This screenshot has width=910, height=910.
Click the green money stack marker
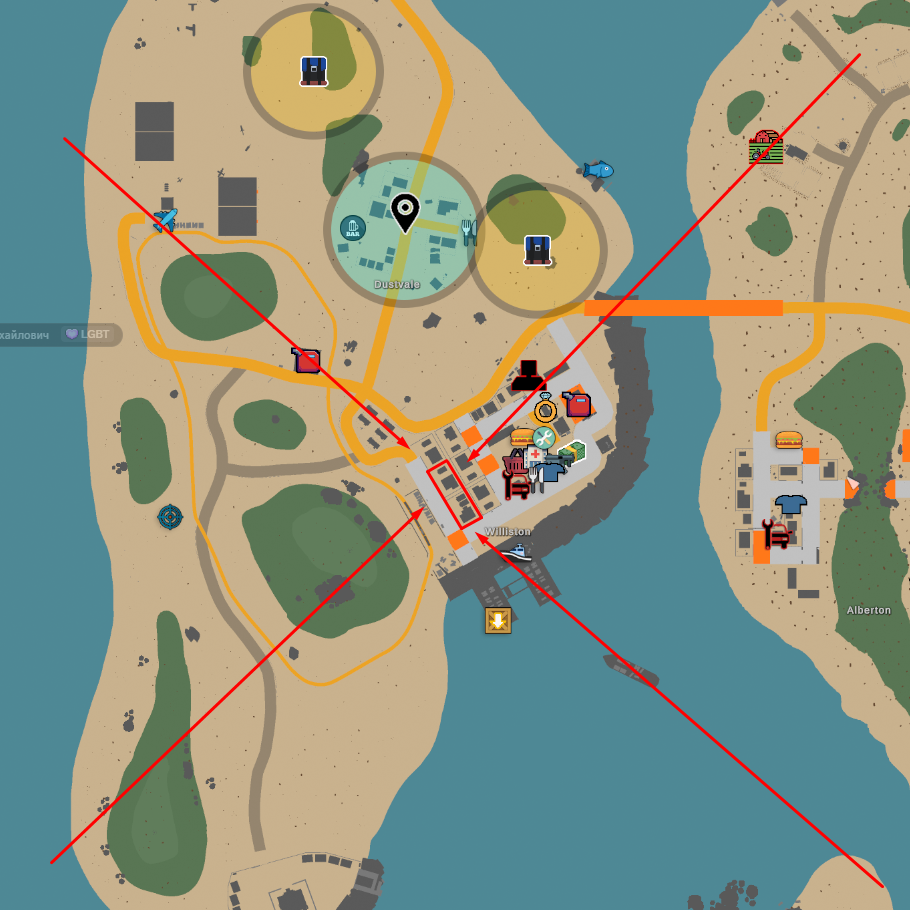(572, 453)
